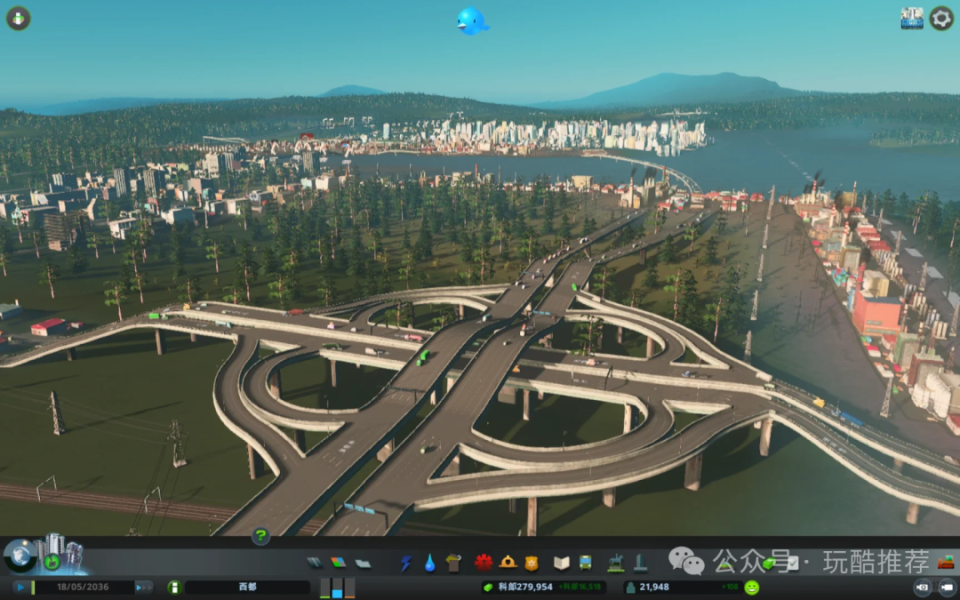This screenshot has height=600, width=960.
Task: Open the options gear menu
Action: pos(941,18)
